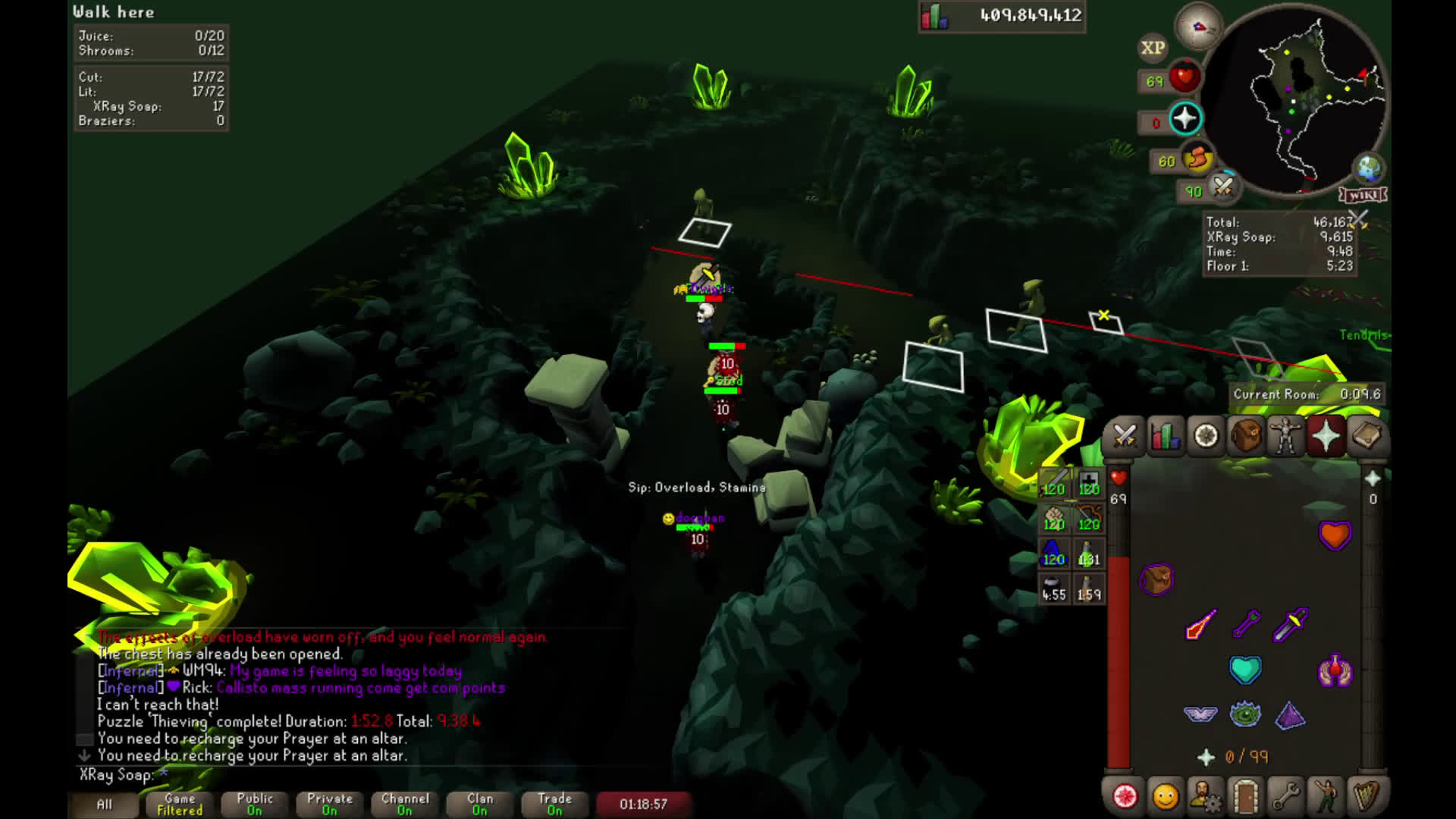
Task: Open the Emotes smiley tab
Action: point(1165,796)
